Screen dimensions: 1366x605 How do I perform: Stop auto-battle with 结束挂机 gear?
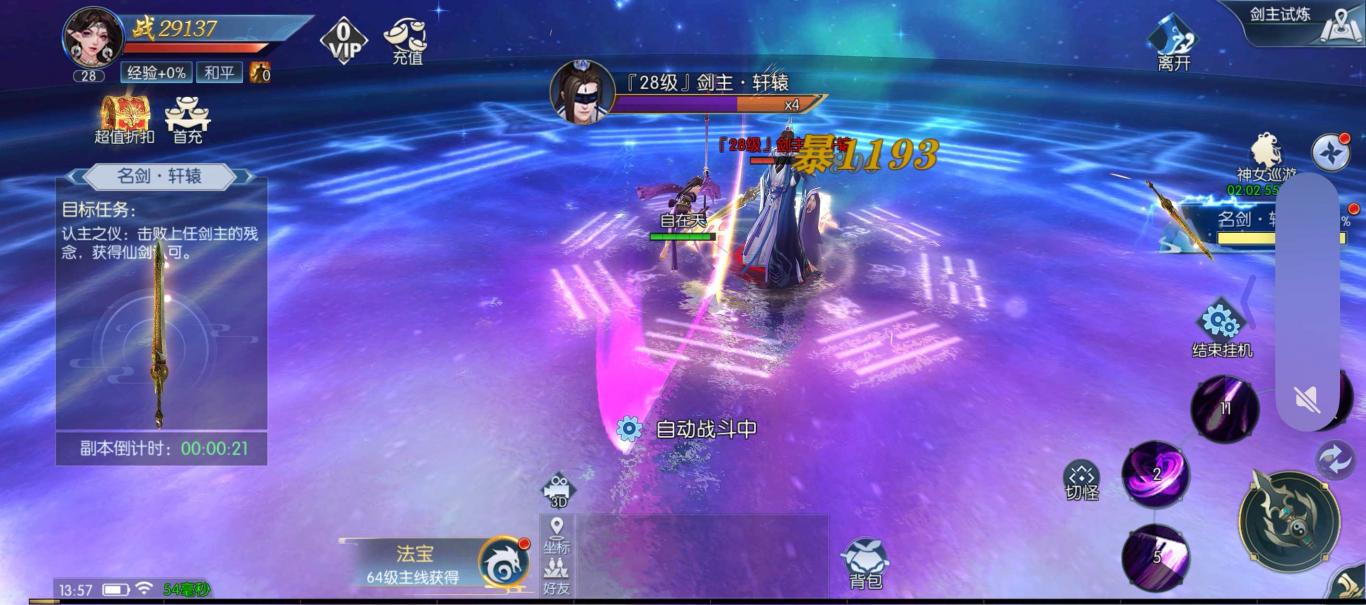[x=1221, y=327]
